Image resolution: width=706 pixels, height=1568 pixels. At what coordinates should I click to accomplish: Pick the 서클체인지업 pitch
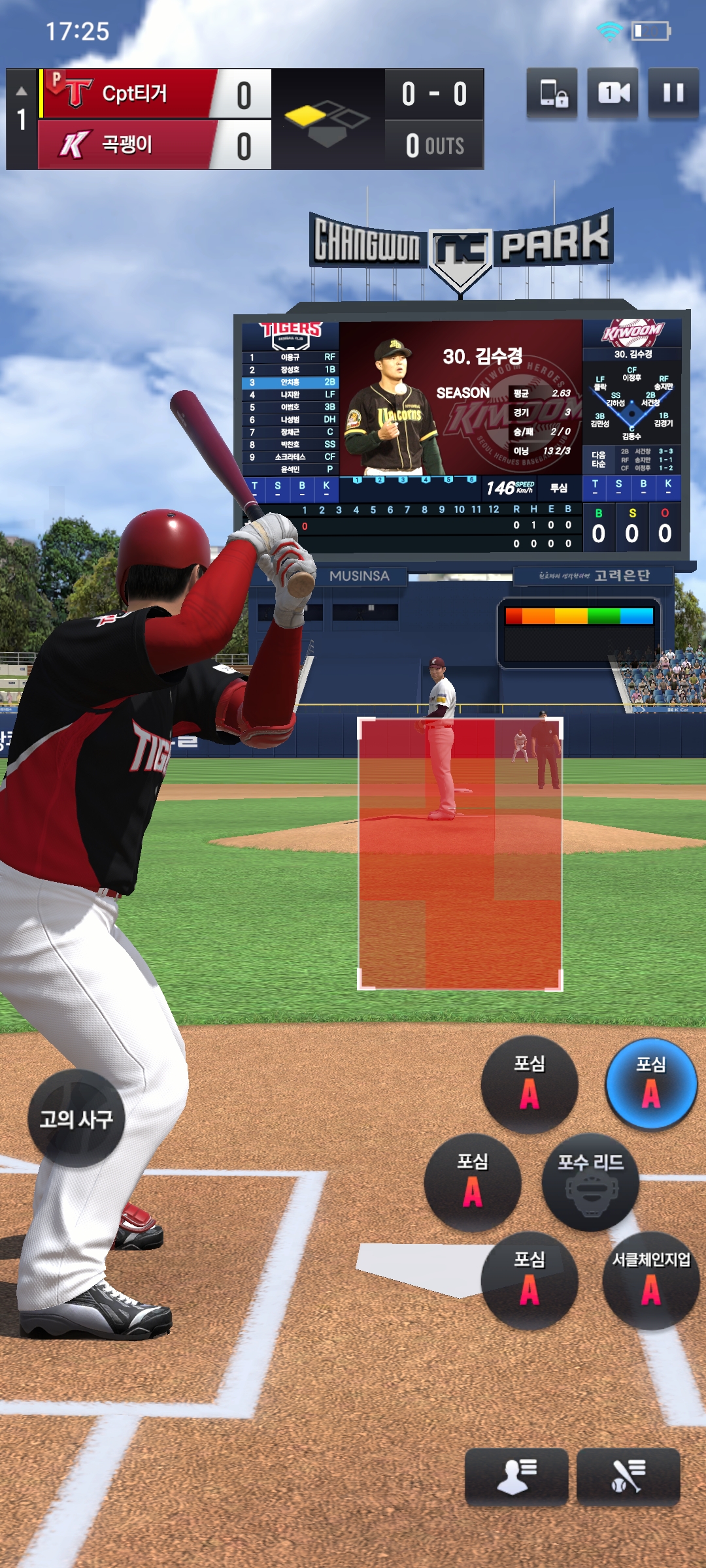point(651,1281)
